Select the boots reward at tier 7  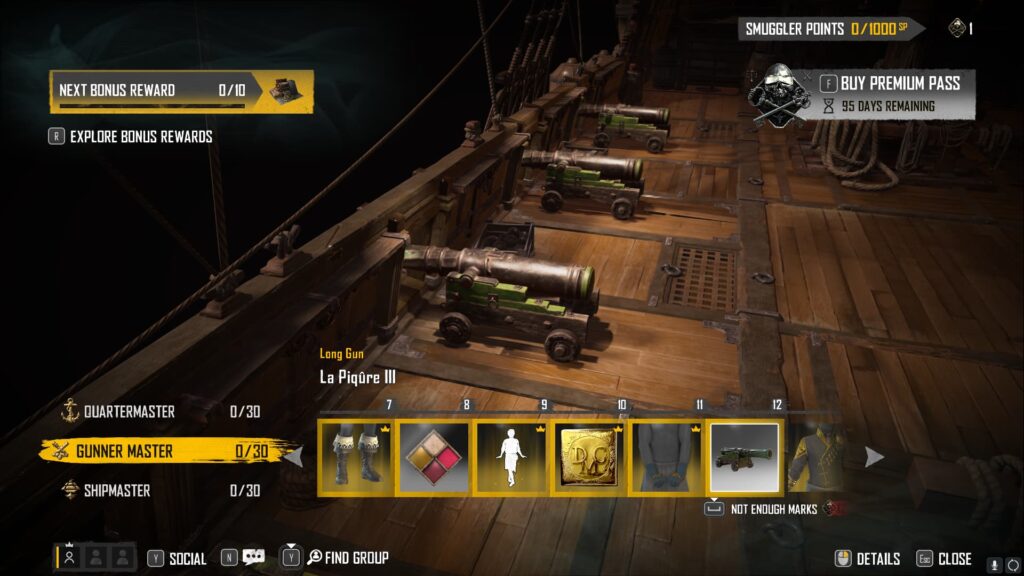pyautogui.click(x=357, y=457)
